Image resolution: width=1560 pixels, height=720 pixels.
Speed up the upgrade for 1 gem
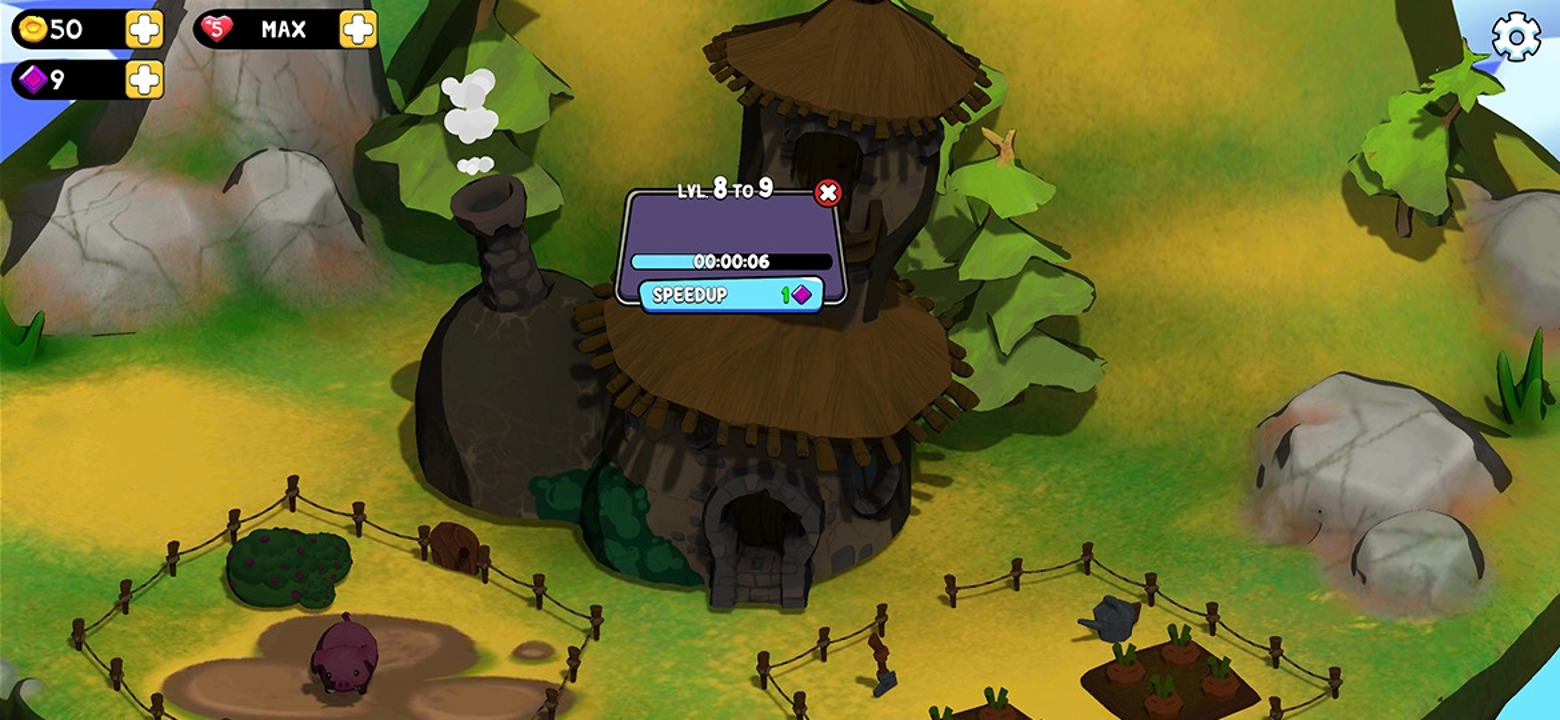click(x=731, y=295)
